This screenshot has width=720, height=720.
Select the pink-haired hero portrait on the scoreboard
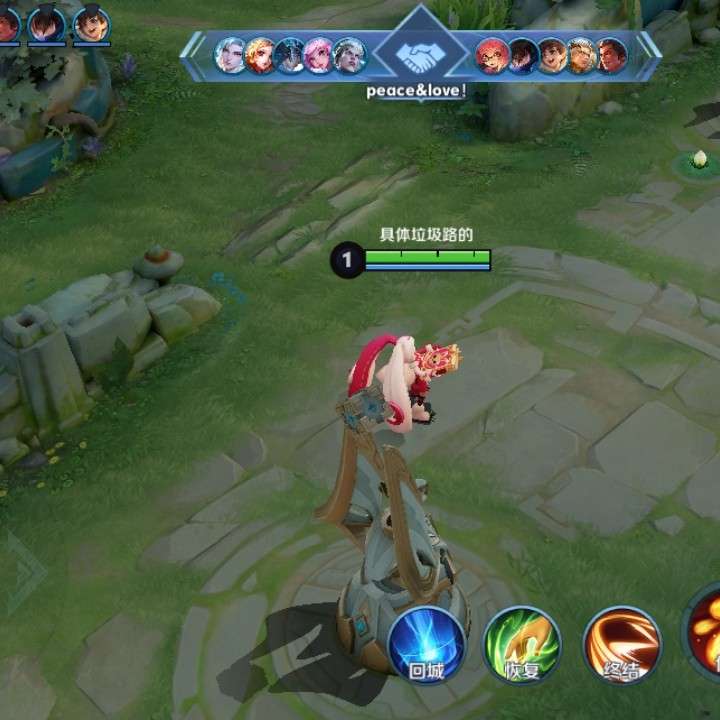pos(320,55)
